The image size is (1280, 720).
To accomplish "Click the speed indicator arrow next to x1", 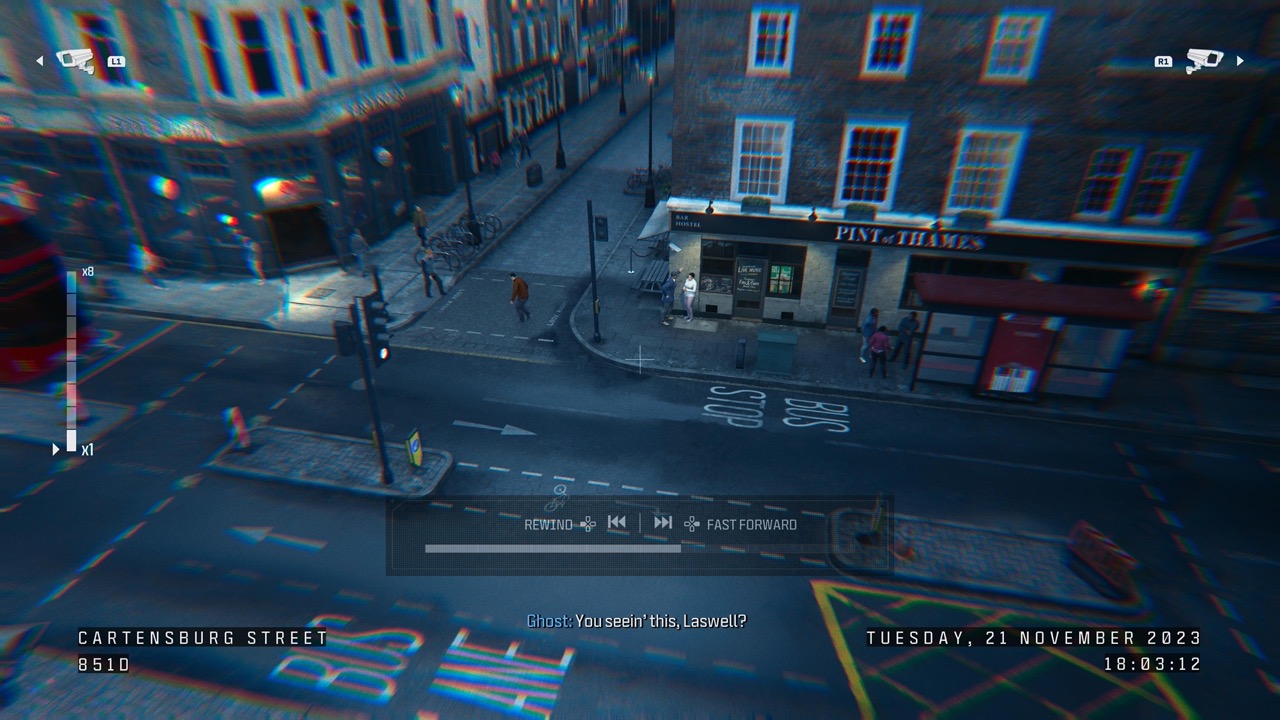I will coord(57,450).
